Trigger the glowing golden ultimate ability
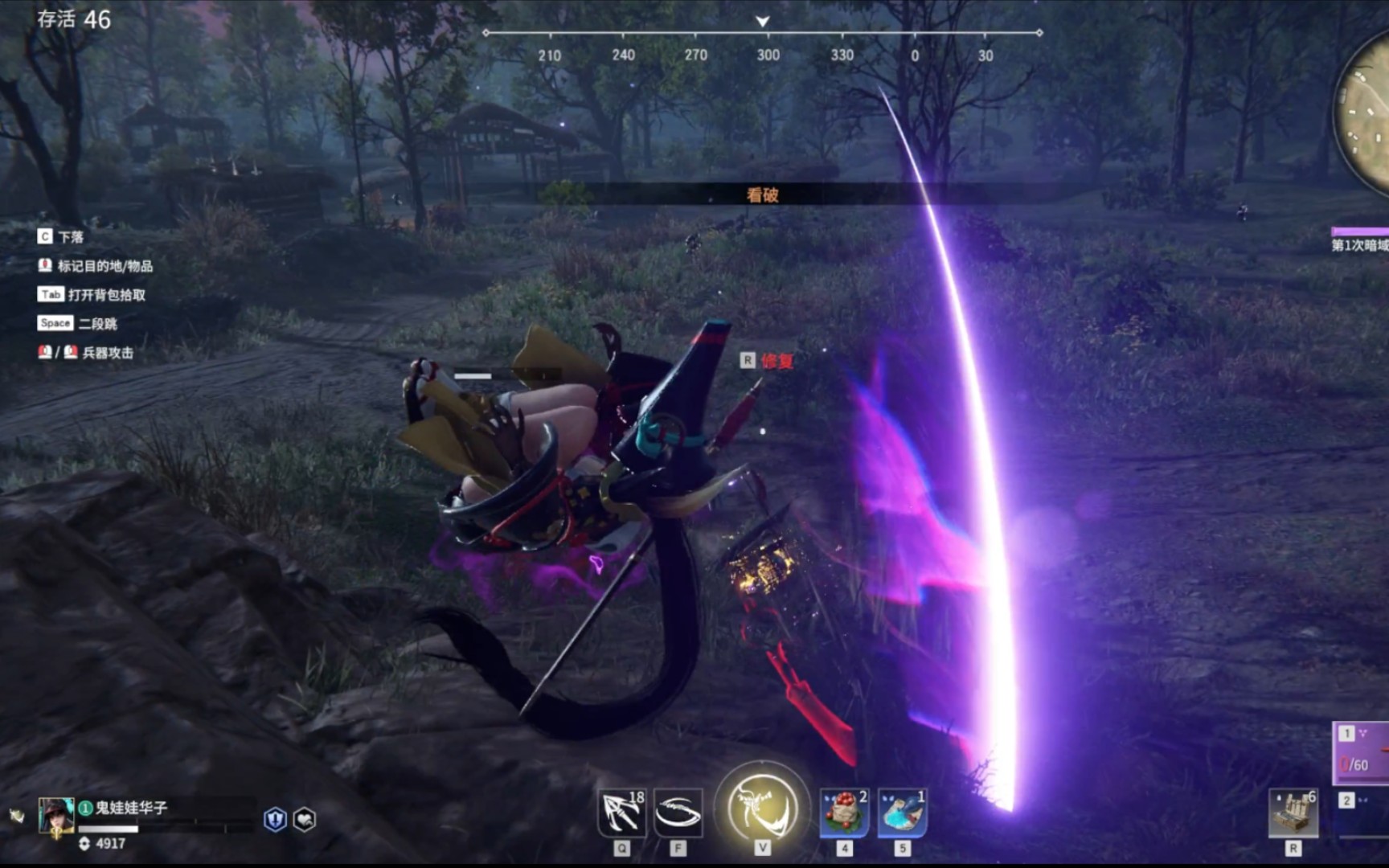The height and width of the screenshot is (868, 1389). (762, 806)
